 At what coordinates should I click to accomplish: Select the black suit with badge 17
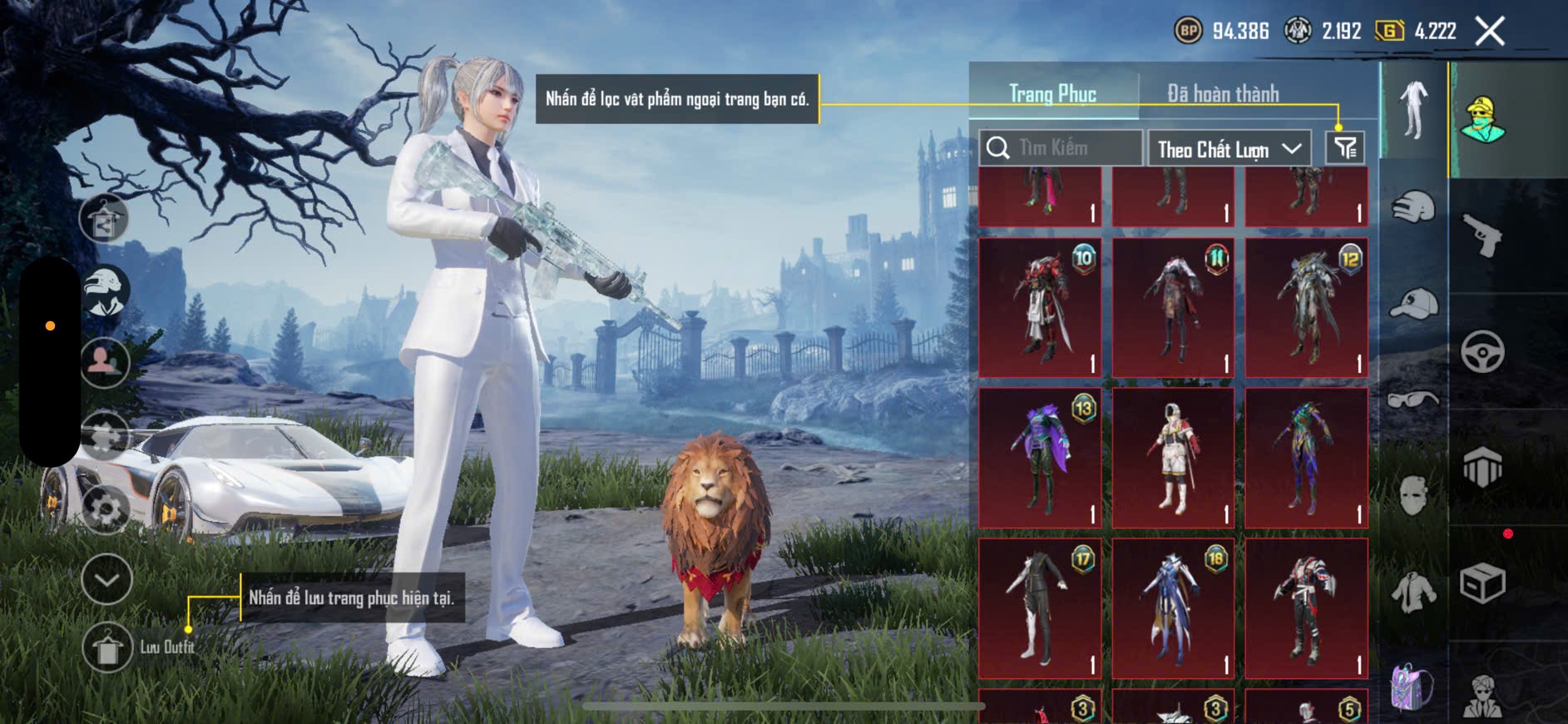(1040, 607)
